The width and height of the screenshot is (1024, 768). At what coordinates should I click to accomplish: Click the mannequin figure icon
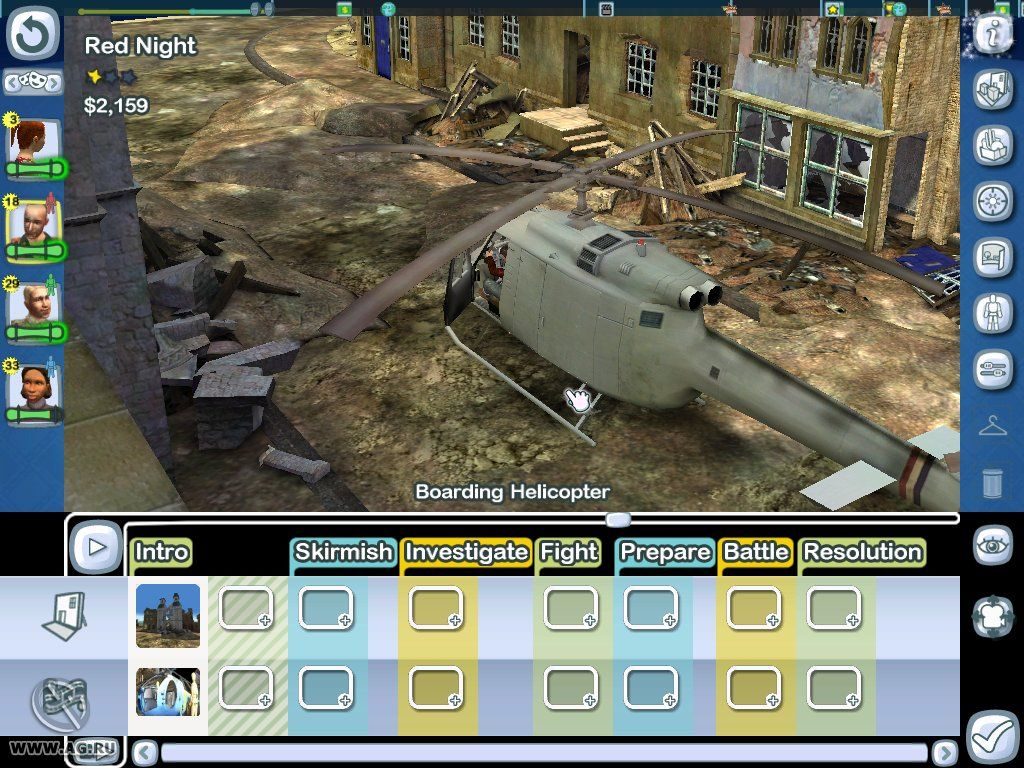(x=993, y=313)
